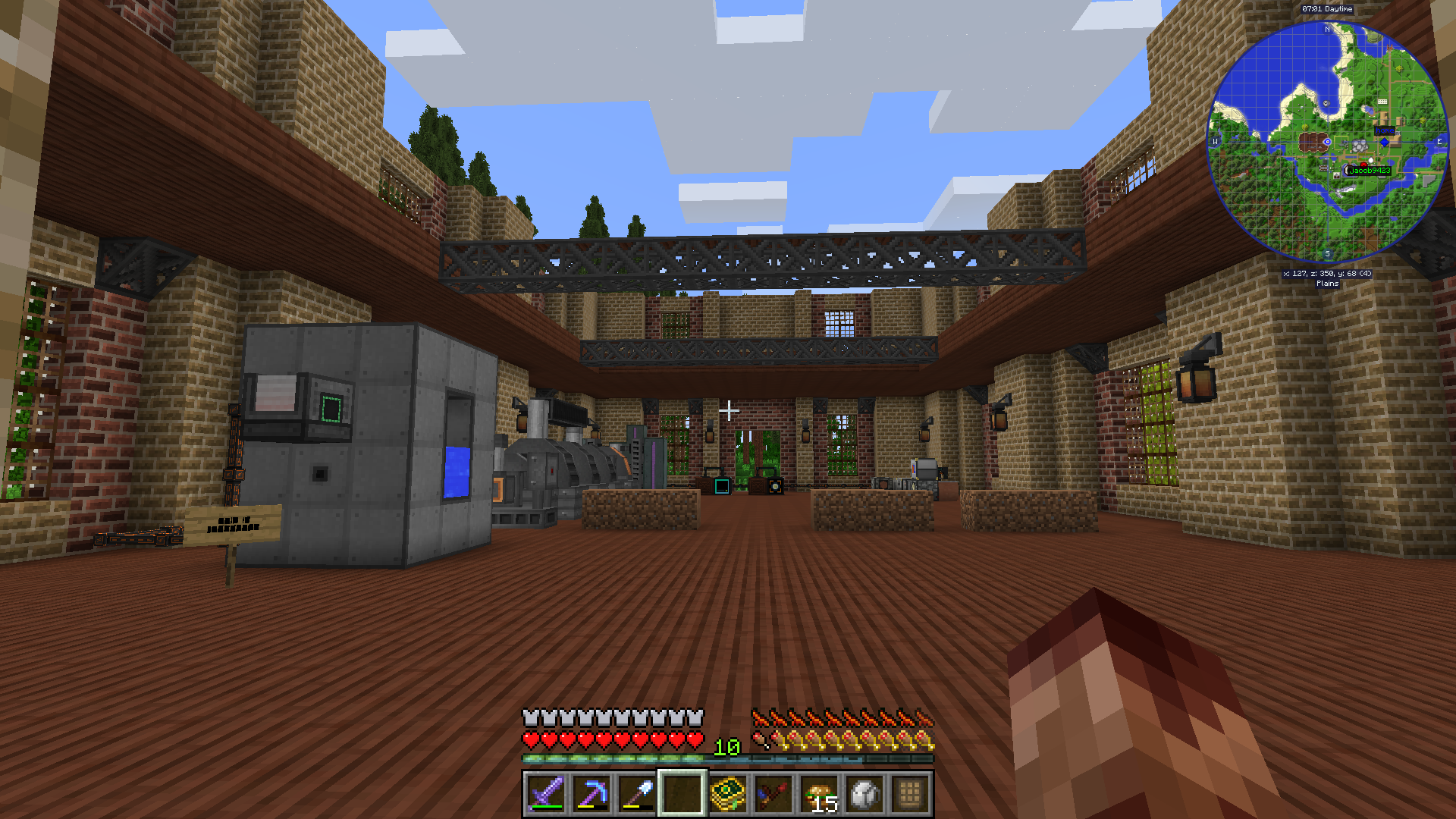1456x819 pixels.
Task: Select the wooden crafting grid item slot
Action: click(911, 794)
